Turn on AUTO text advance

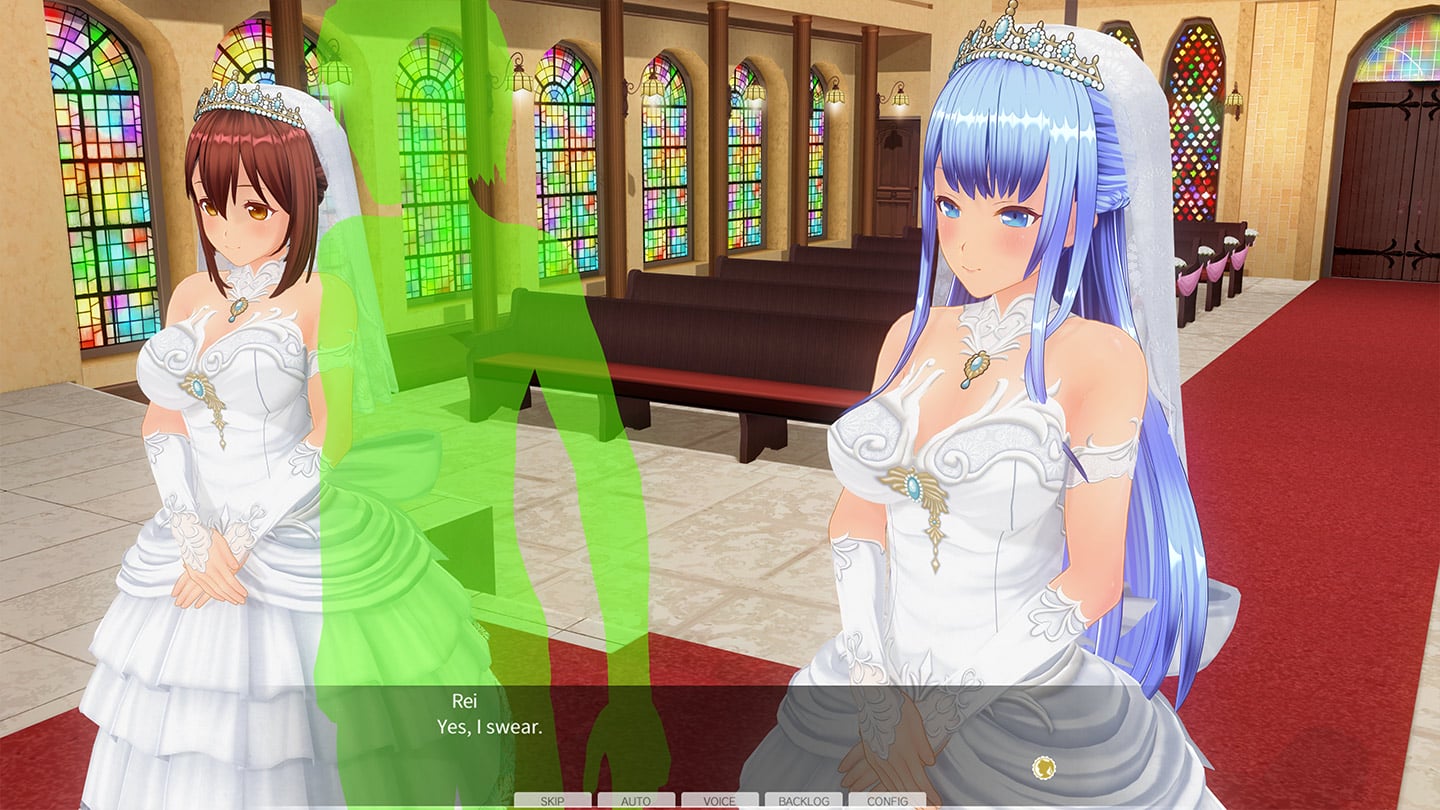(636, 801)
